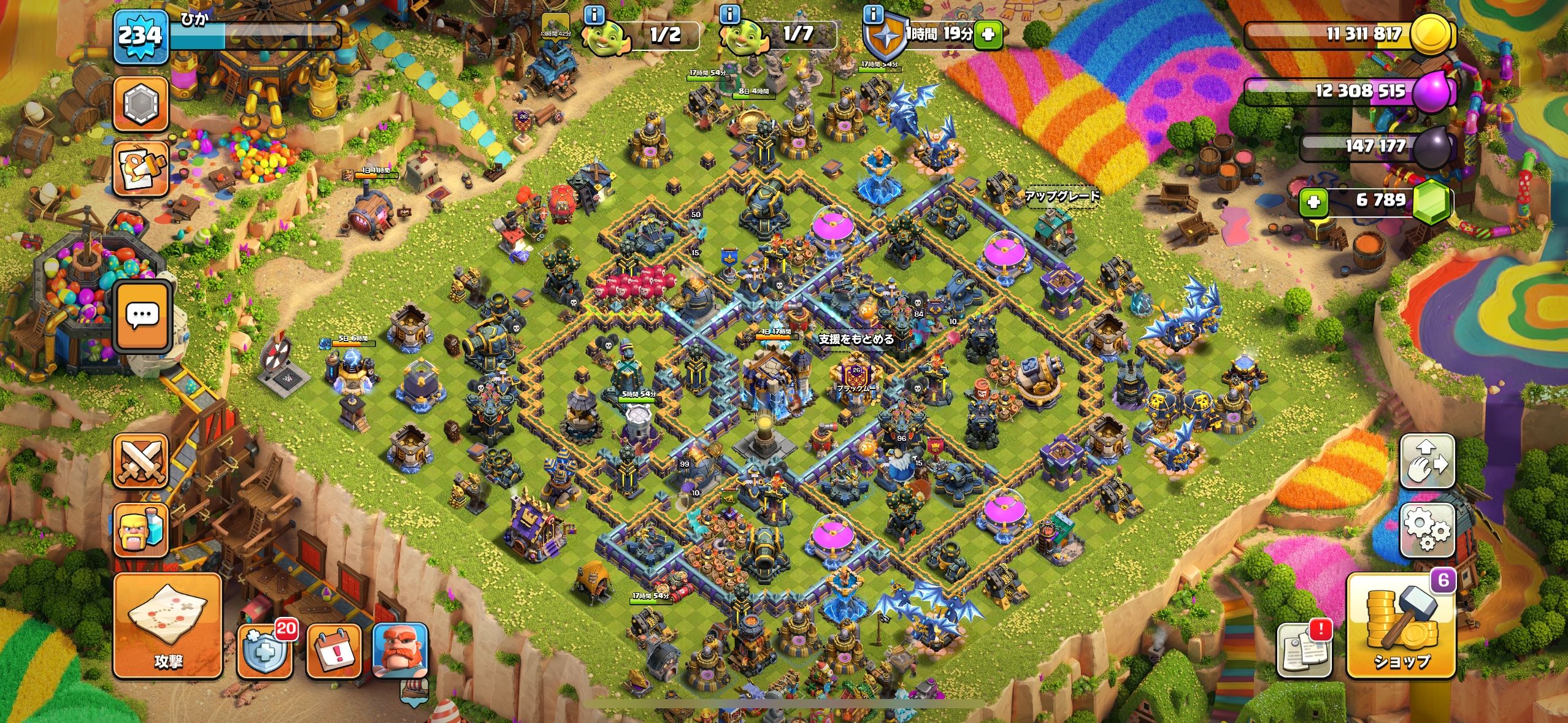Open the clipboard challenges button
Screen dimensions: 1568x723
(x=140, y=169)
